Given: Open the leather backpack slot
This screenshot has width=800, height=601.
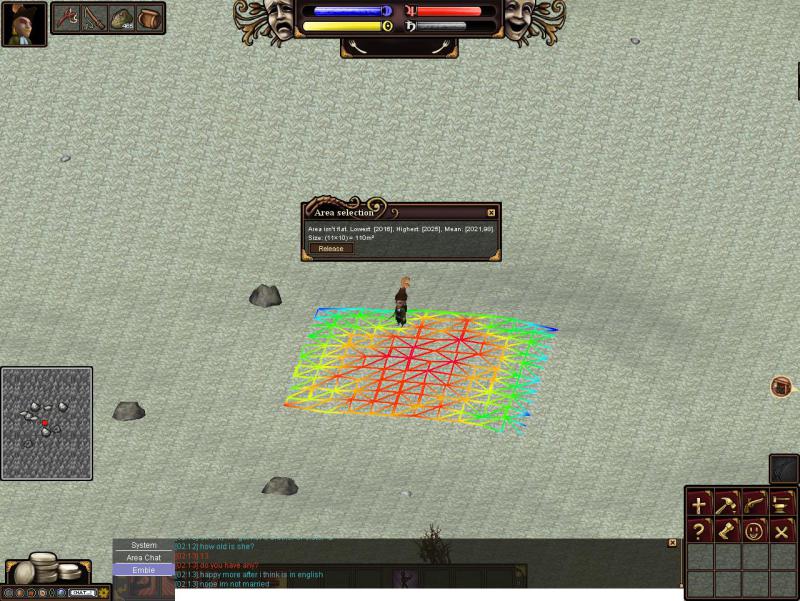Looking at the screenshot, I should (x=150, y=18).
